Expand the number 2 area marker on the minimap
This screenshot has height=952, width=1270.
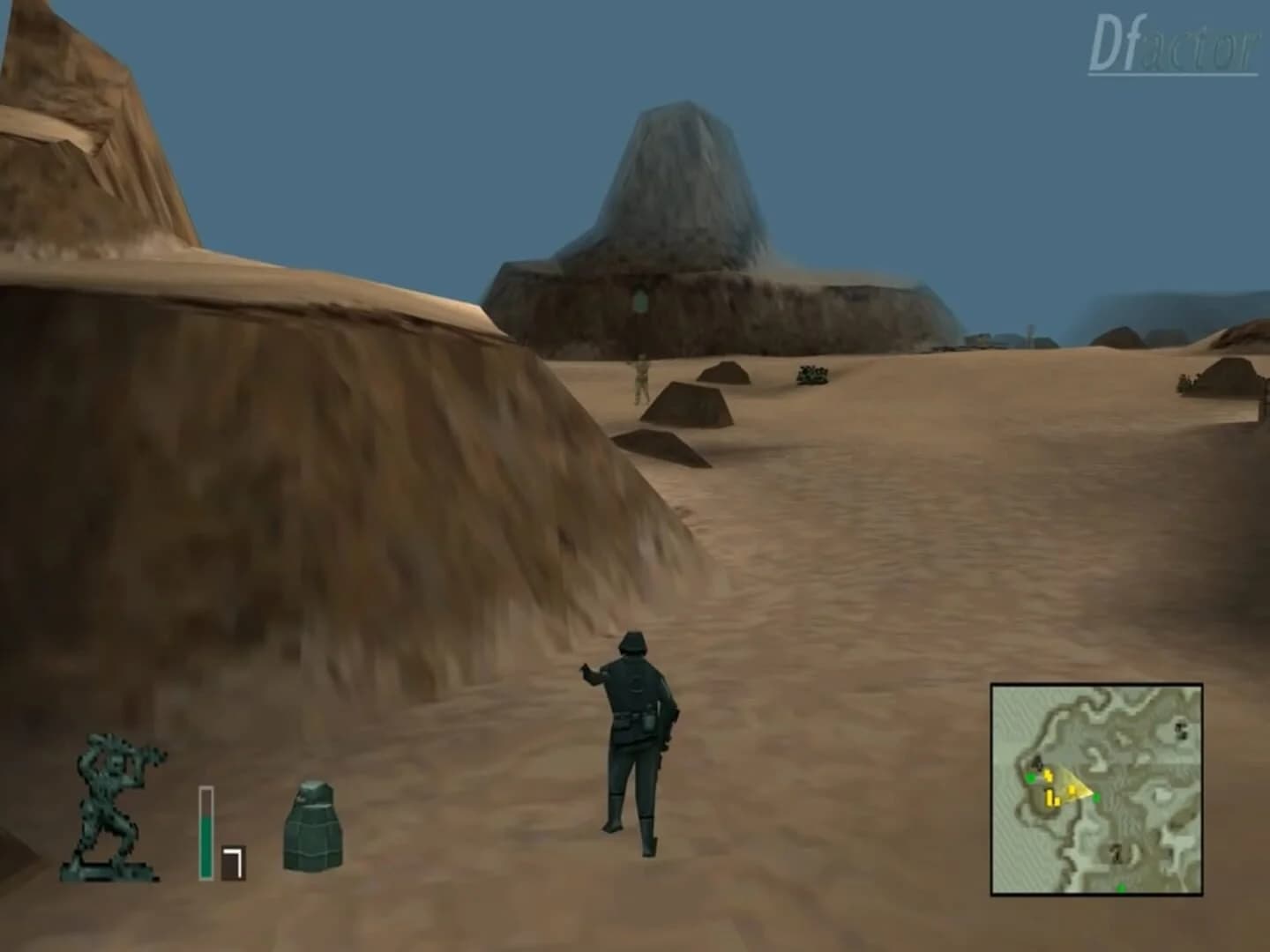1117,853
